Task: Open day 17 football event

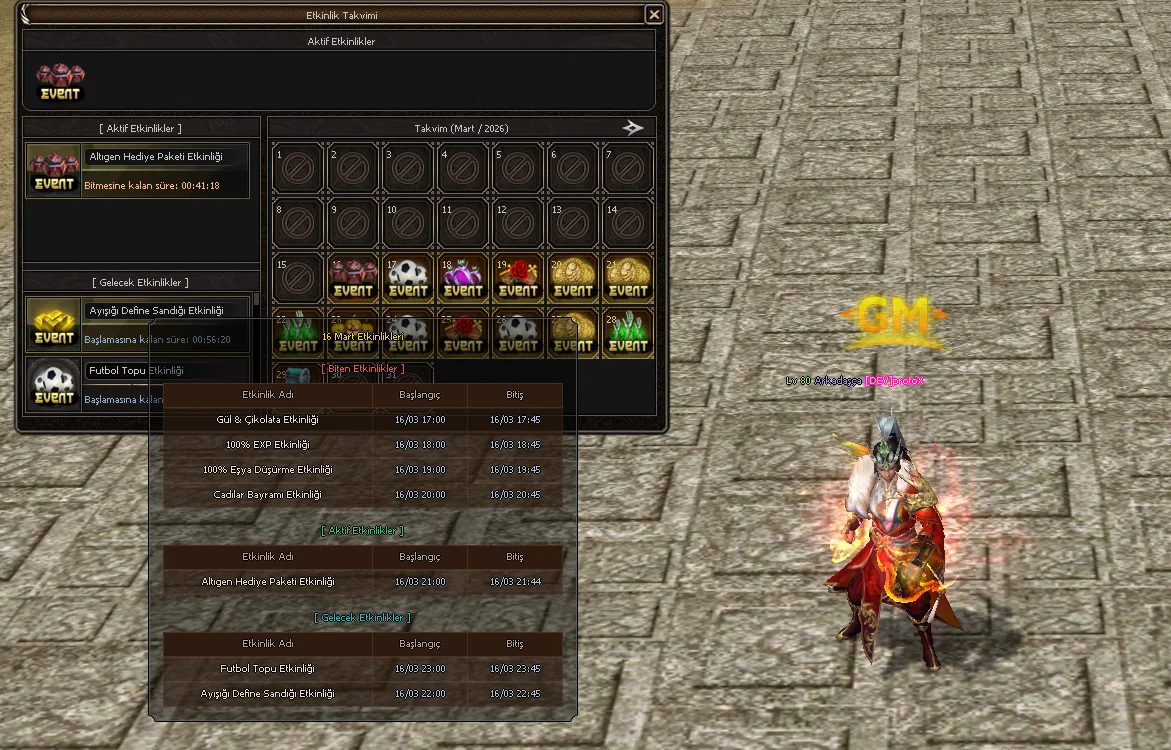Action: [408, 277]
